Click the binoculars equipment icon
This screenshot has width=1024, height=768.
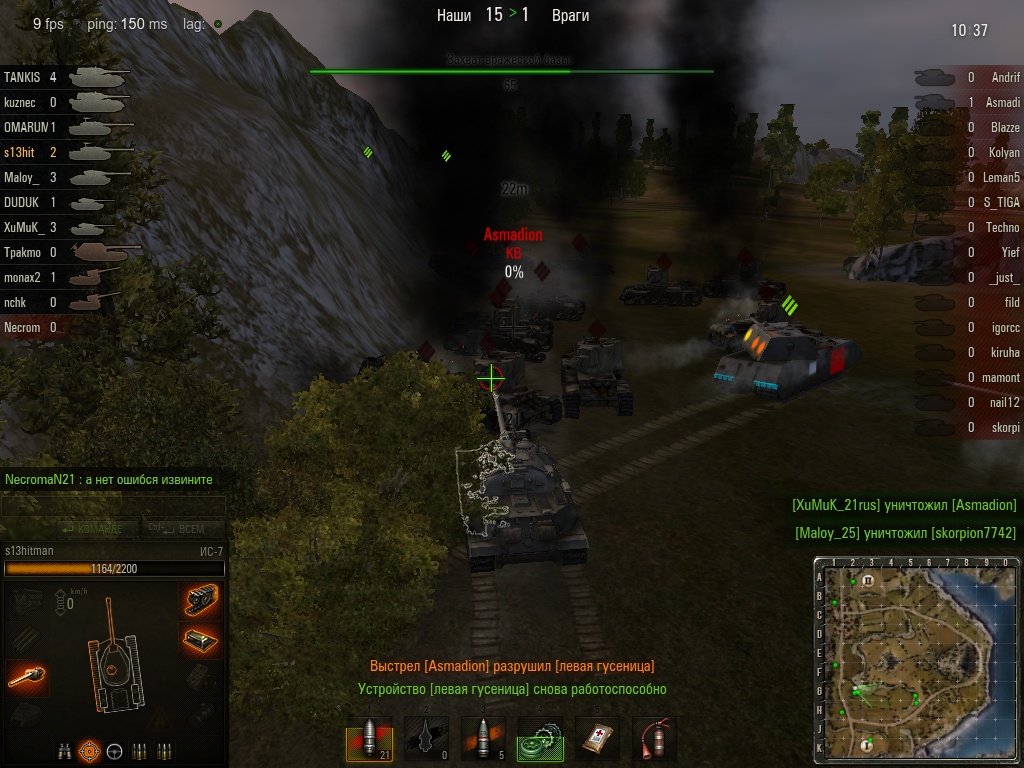(x=63, y=750)
